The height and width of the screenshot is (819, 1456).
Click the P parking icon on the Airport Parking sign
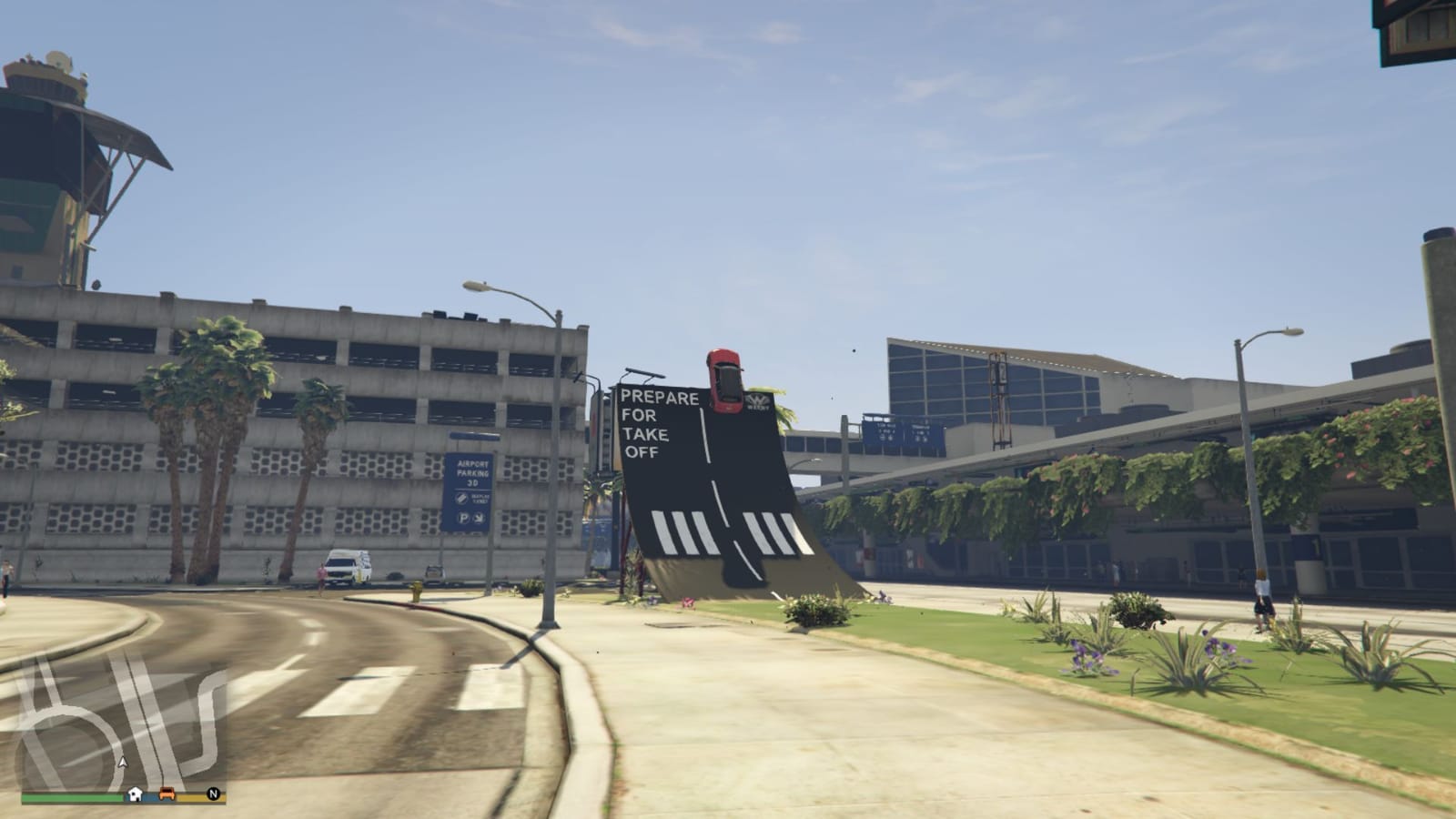pyautogui.click(x=463, y=518)
